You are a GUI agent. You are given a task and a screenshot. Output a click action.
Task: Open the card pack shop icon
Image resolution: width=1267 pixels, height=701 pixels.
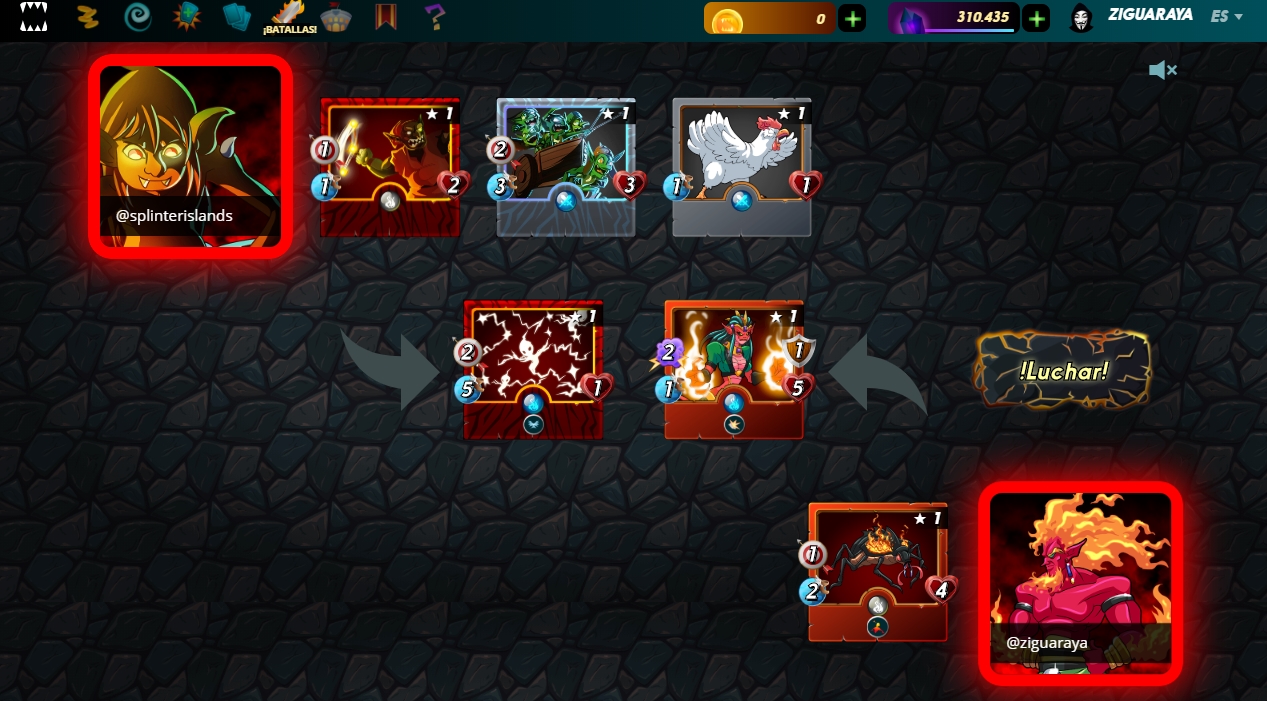point(187,17)
